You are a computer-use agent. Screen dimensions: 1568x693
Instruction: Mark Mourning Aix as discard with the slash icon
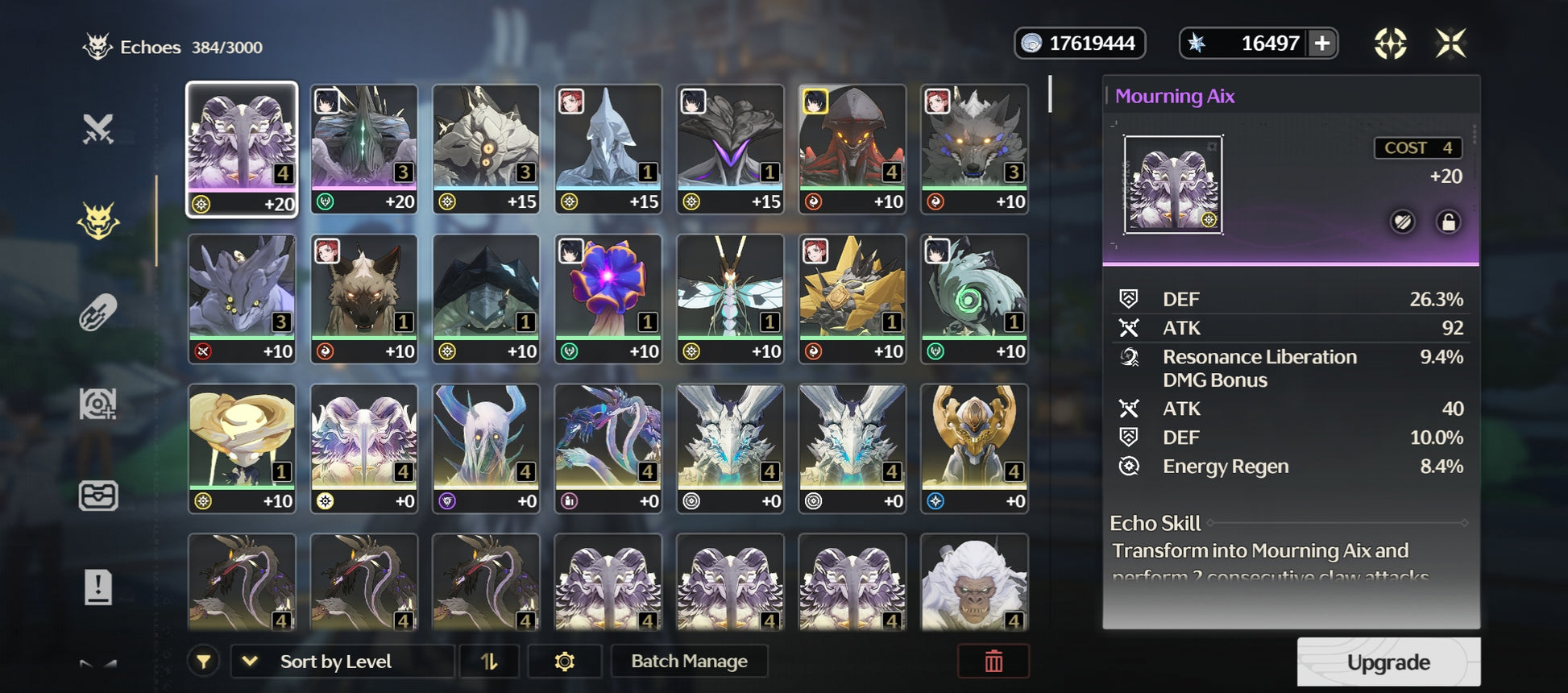1402,222
